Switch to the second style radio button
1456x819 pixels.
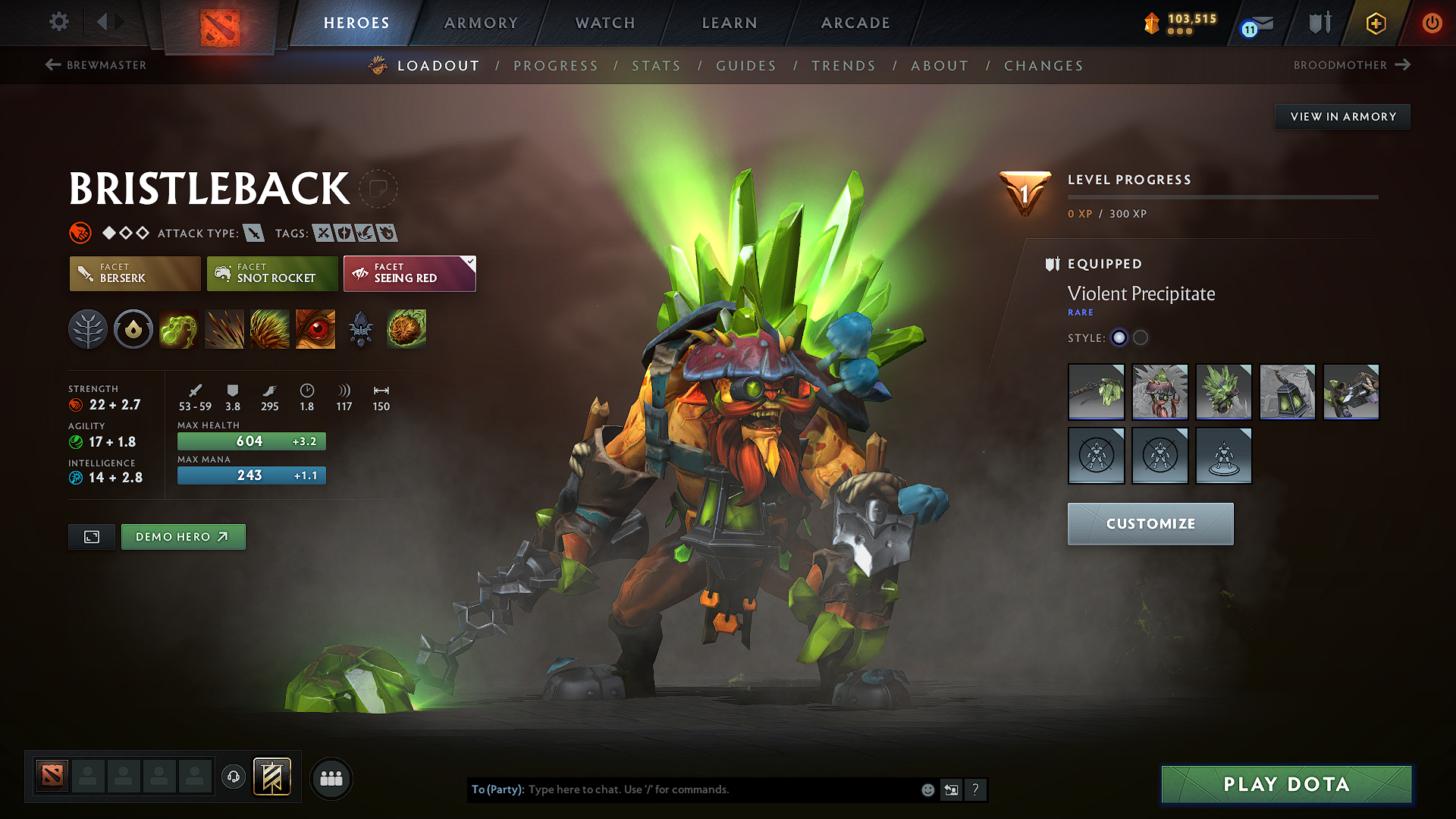pos(1141,338)
